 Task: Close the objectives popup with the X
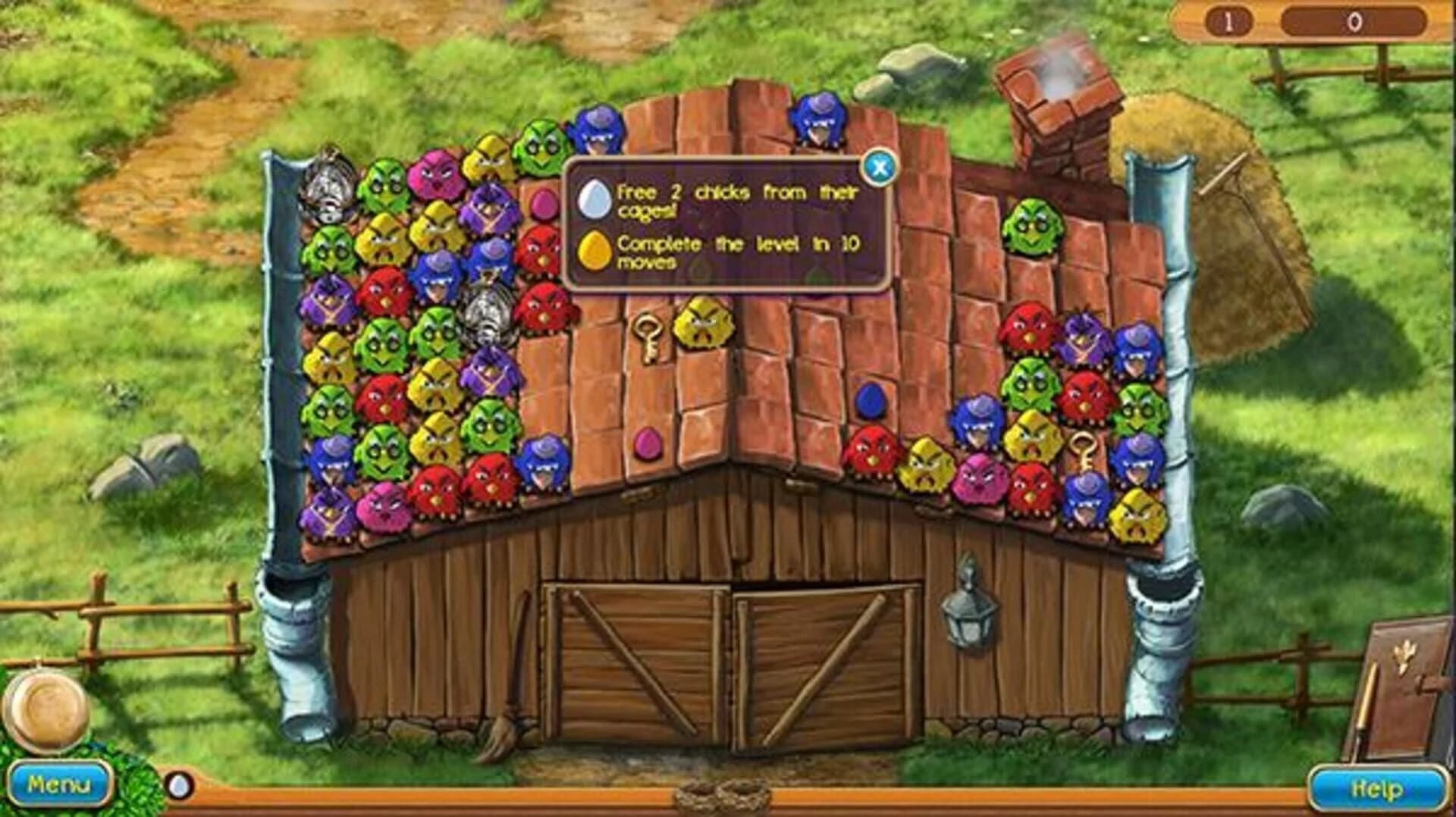(880, 168)
